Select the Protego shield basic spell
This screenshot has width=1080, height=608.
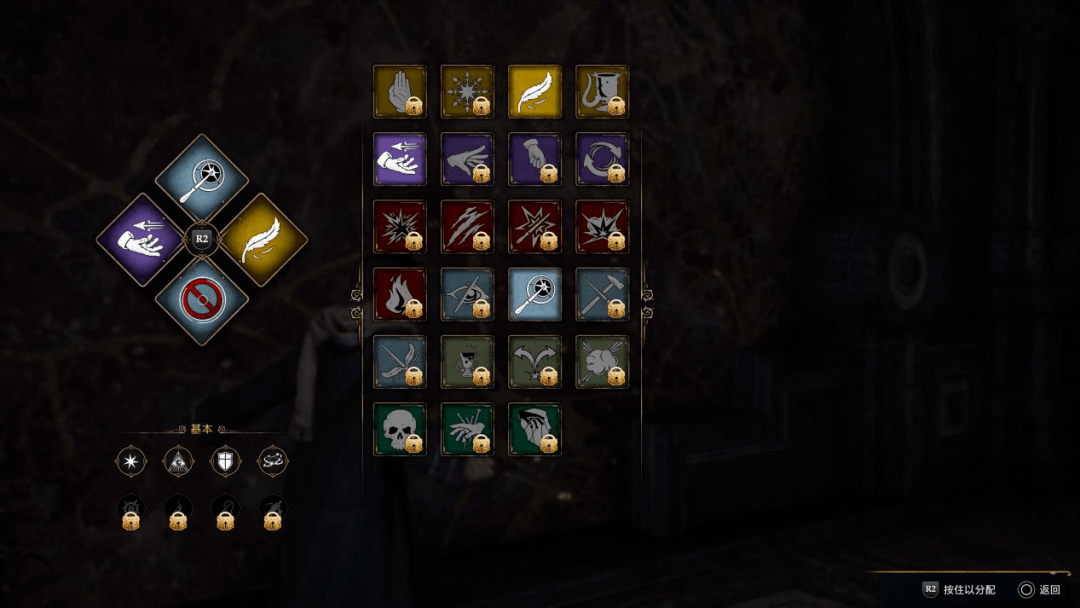(226, 461)
